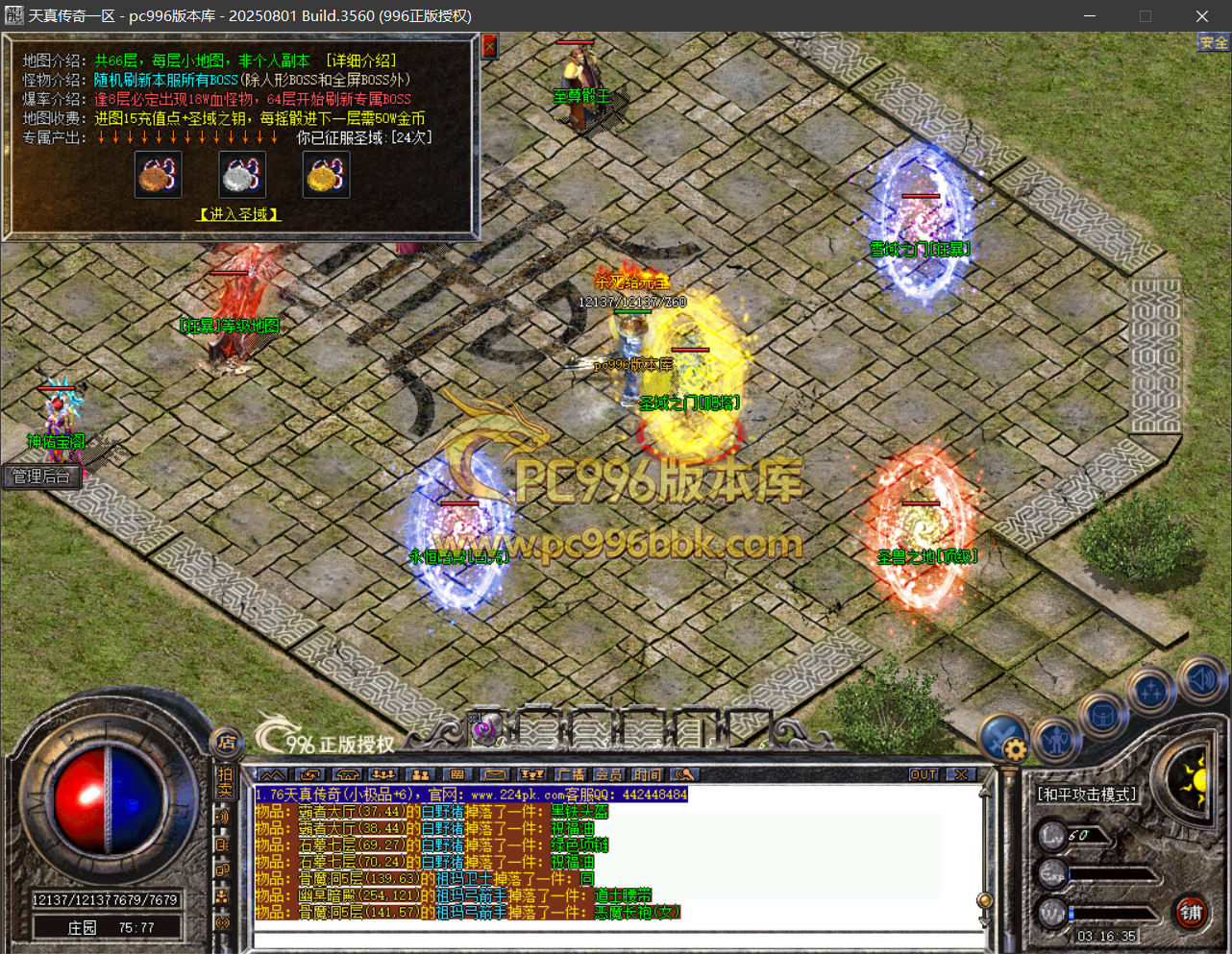Click the 会员 member chat button
This screenshot has width=1232, height=954.
(608, 774)
